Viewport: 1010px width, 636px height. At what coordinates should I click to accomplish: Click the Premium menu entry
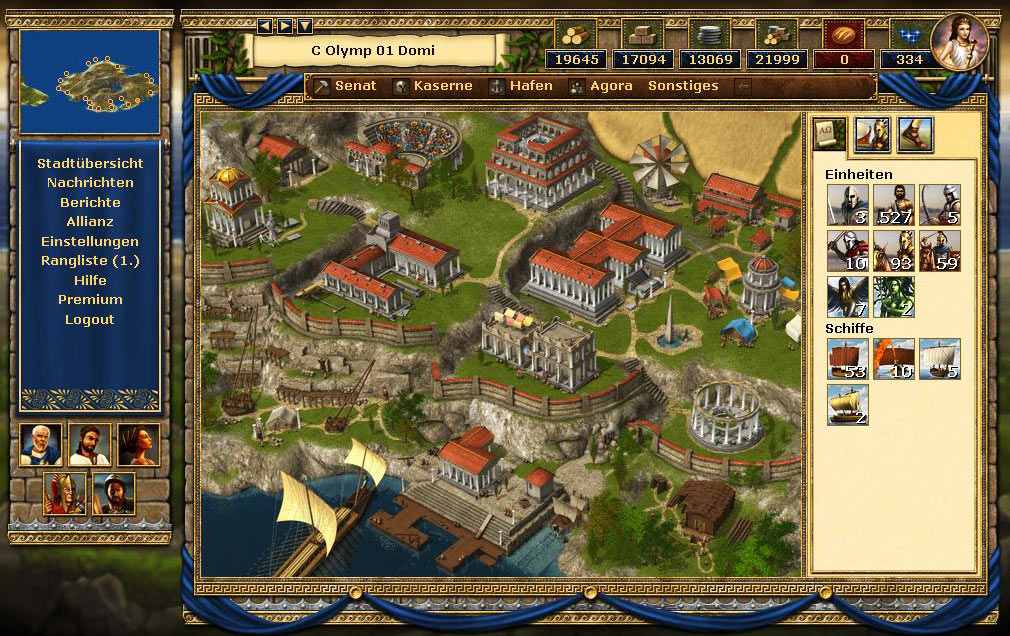[x=90, y=299]
